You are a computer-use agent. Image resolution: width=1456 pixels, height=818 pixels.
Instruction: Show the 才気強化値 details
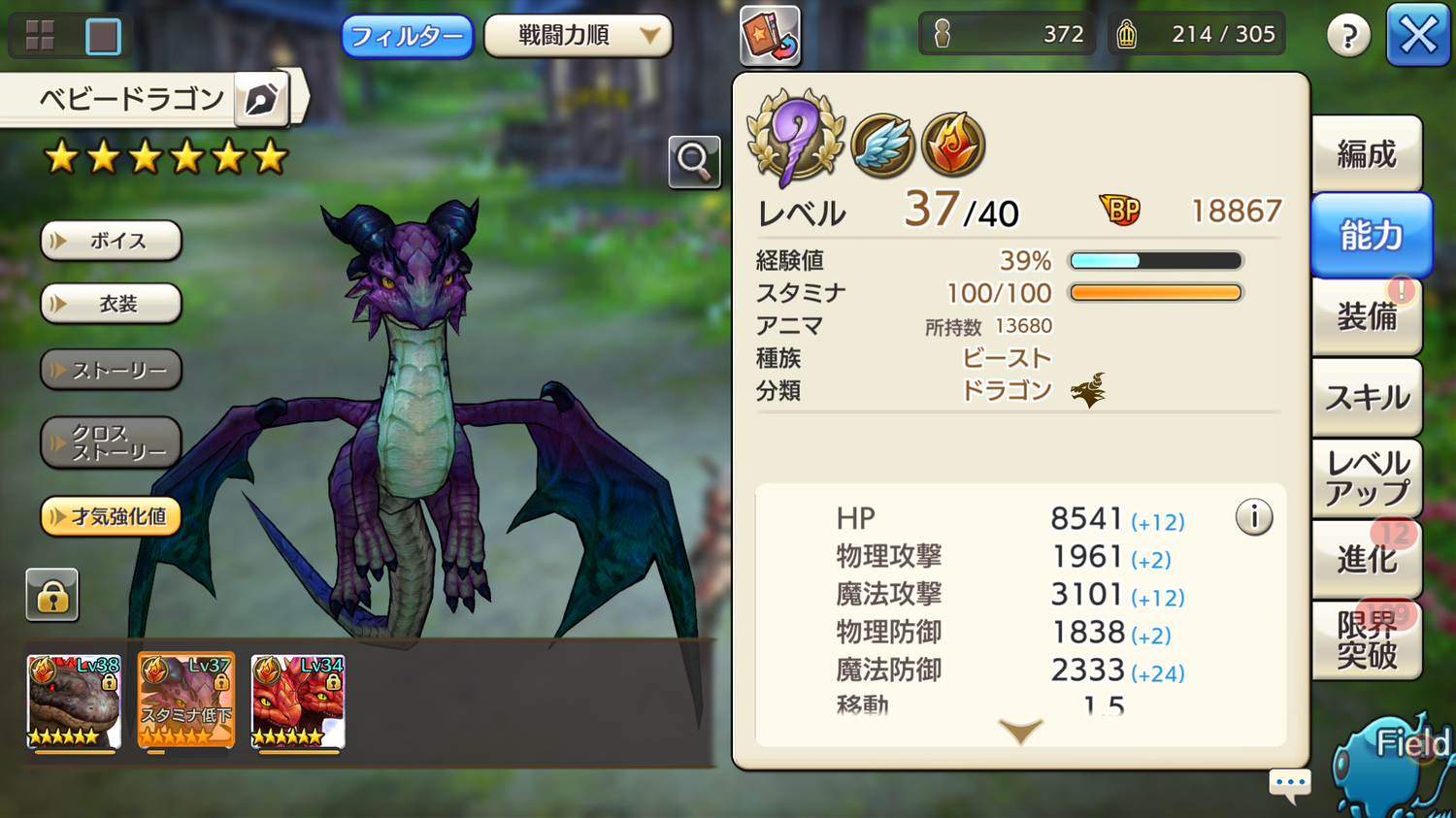(111, 517)
